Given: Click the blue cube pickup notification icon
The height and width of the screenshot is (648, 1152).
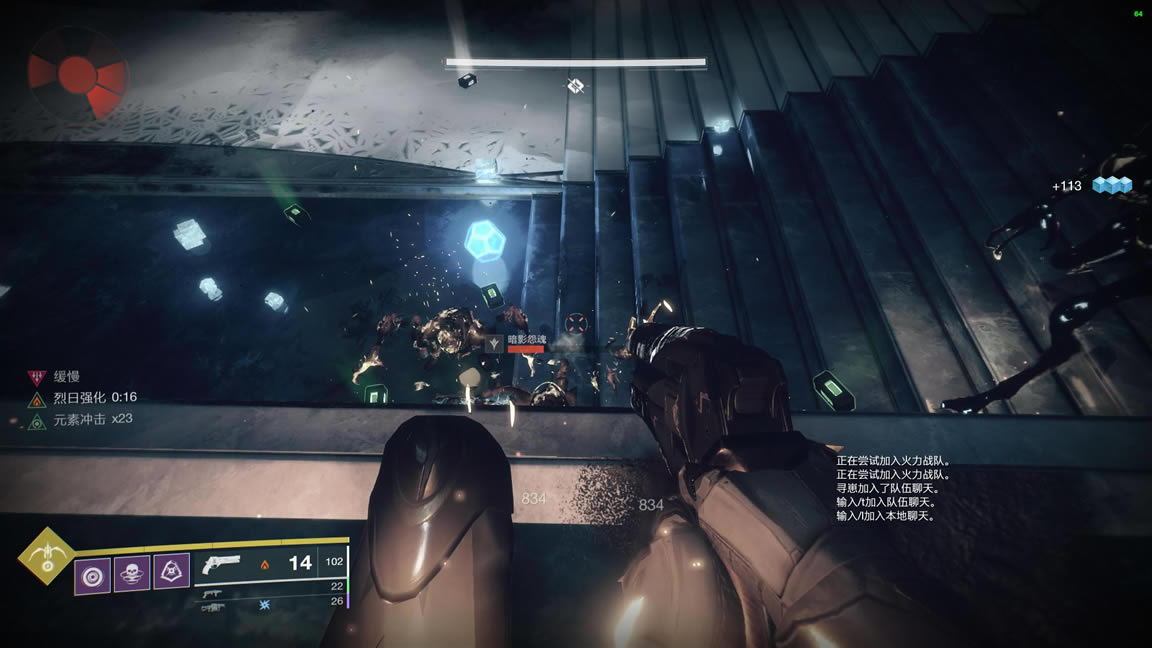Looking at the screenshot, I should 1111,185.
